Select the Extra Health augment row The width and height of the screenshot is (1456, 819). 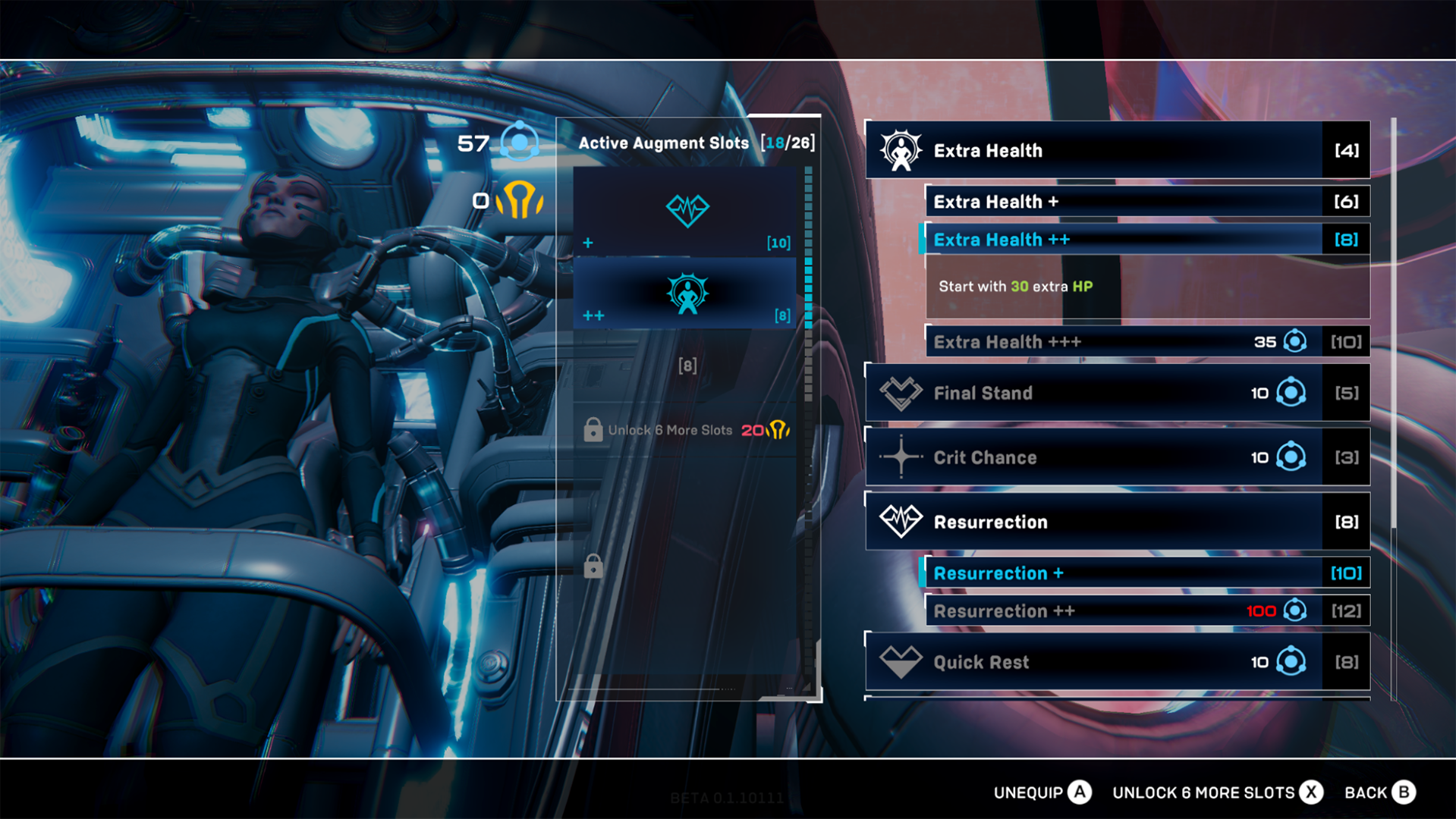(x=1117, y=150)
